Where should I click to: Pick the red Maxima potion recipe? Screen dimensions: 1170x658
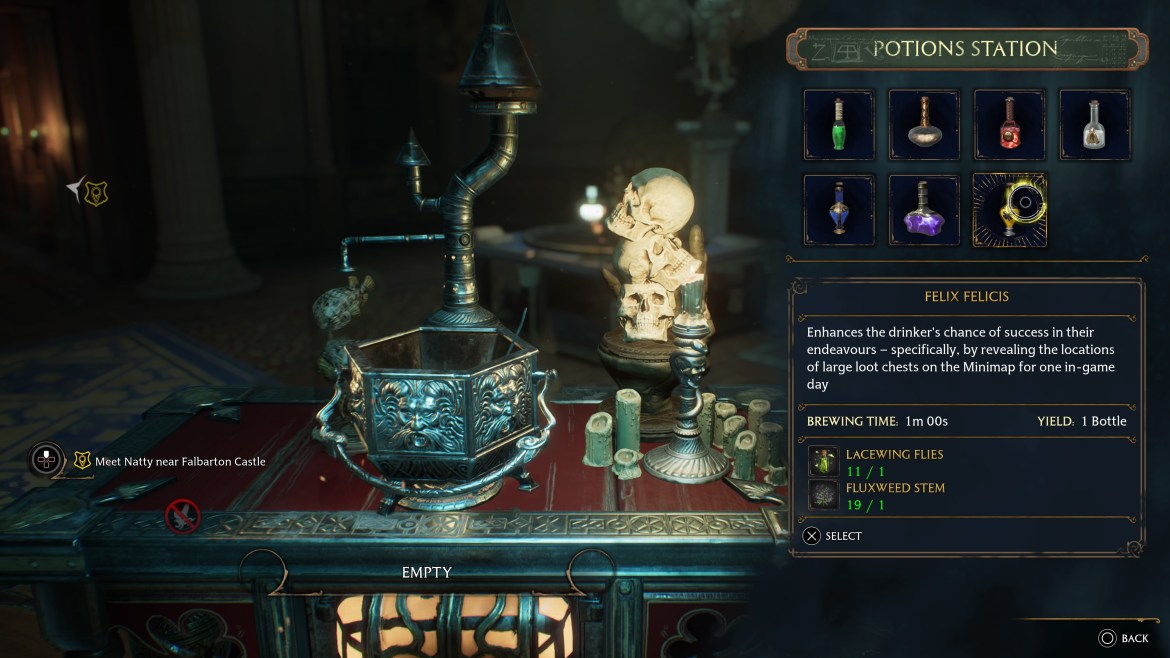click(1010, 125)
